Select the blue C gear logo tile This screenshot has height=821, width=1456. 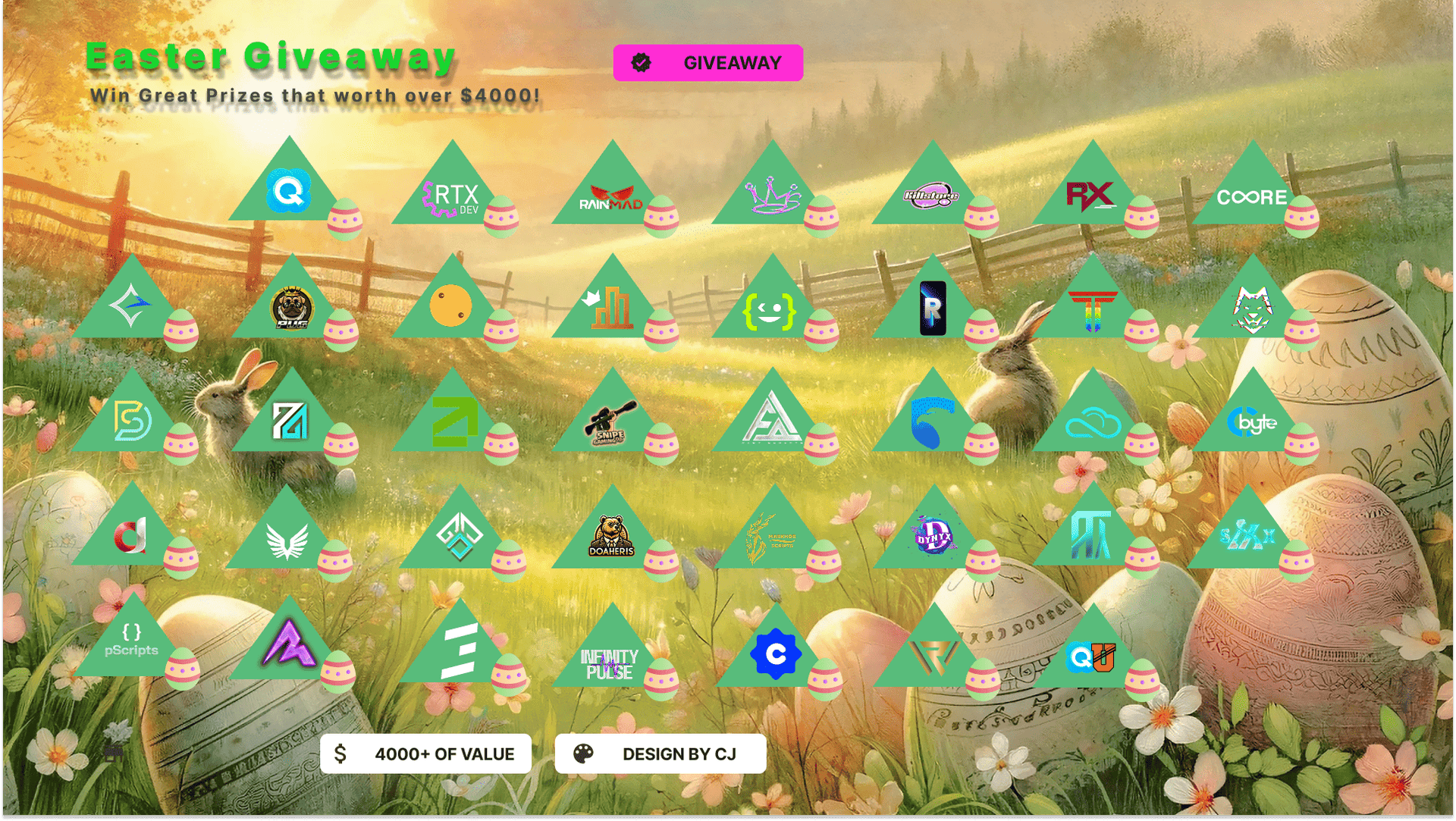pos(775,653)
